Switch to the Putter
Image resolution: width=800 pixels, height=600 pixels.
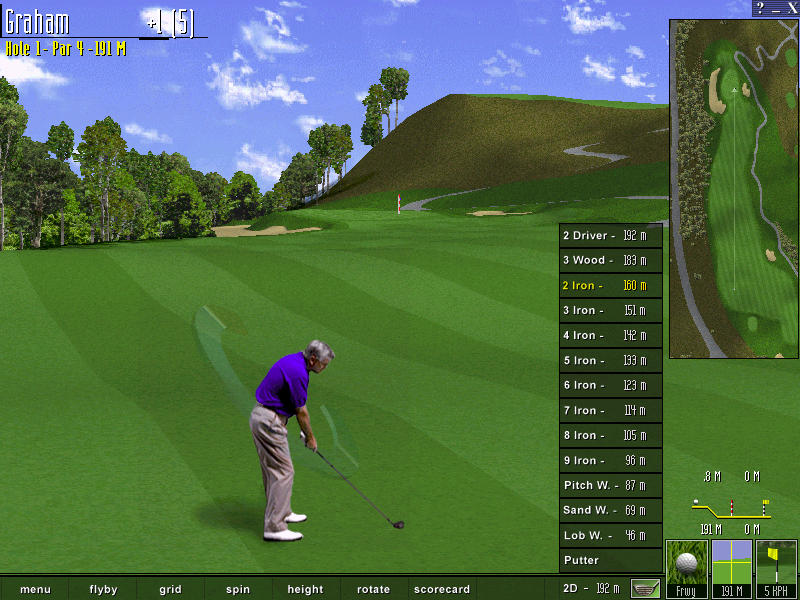click(610, 561)
